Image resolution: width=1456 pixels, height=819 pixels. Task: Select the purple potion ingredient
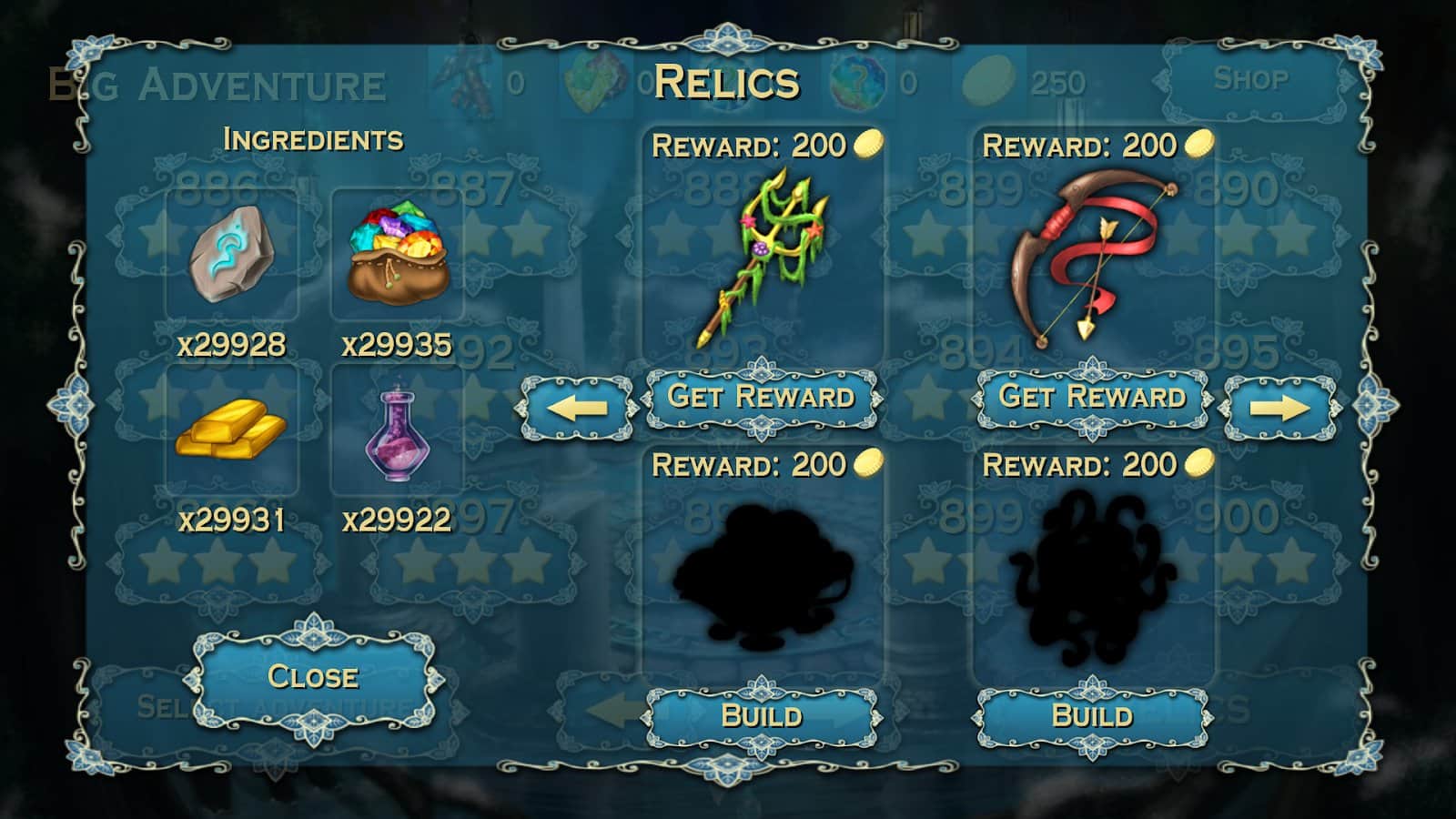coord(396,431)
